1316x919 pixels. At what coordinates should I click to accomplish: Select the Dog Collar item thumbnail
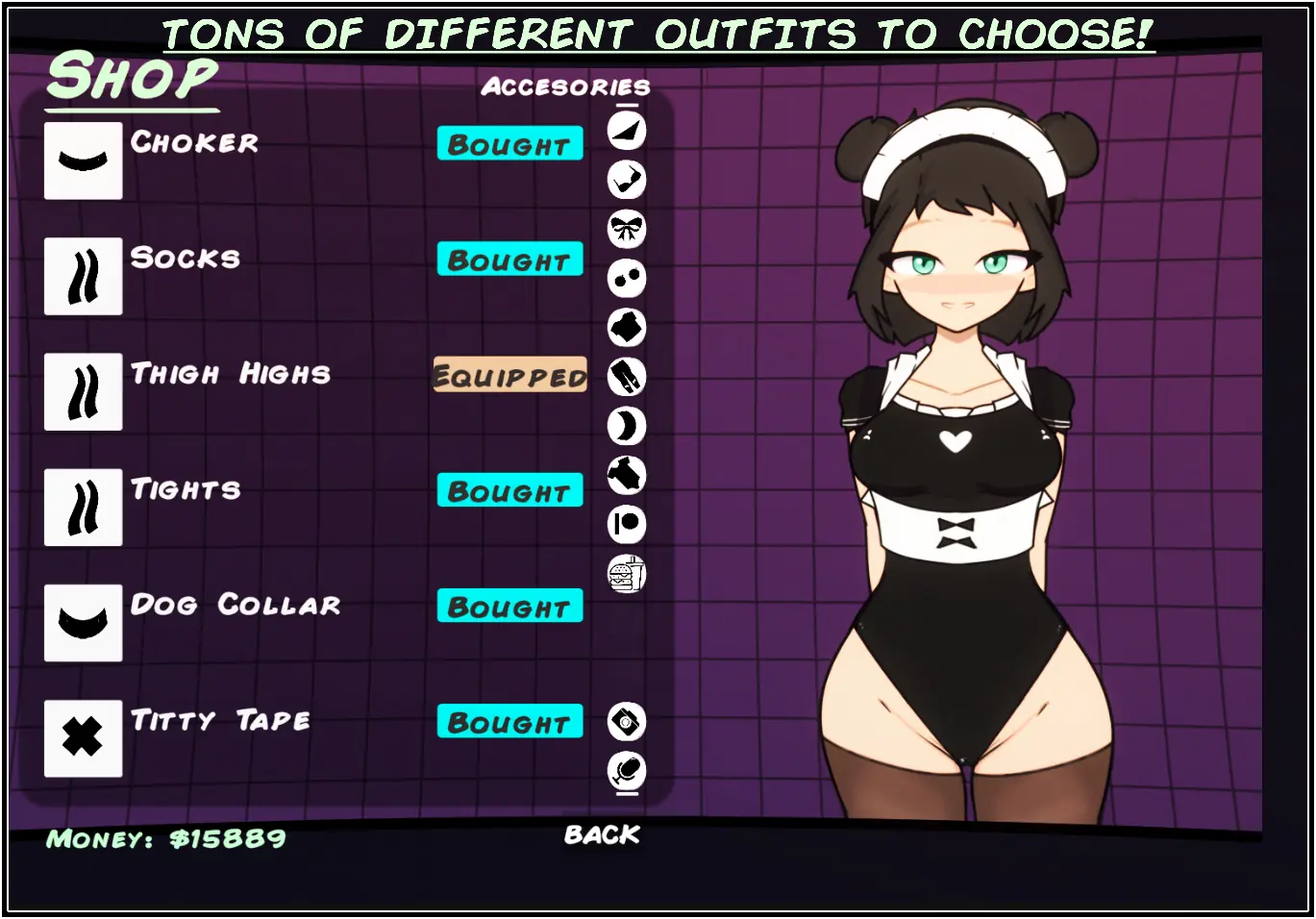click(83, 623)
